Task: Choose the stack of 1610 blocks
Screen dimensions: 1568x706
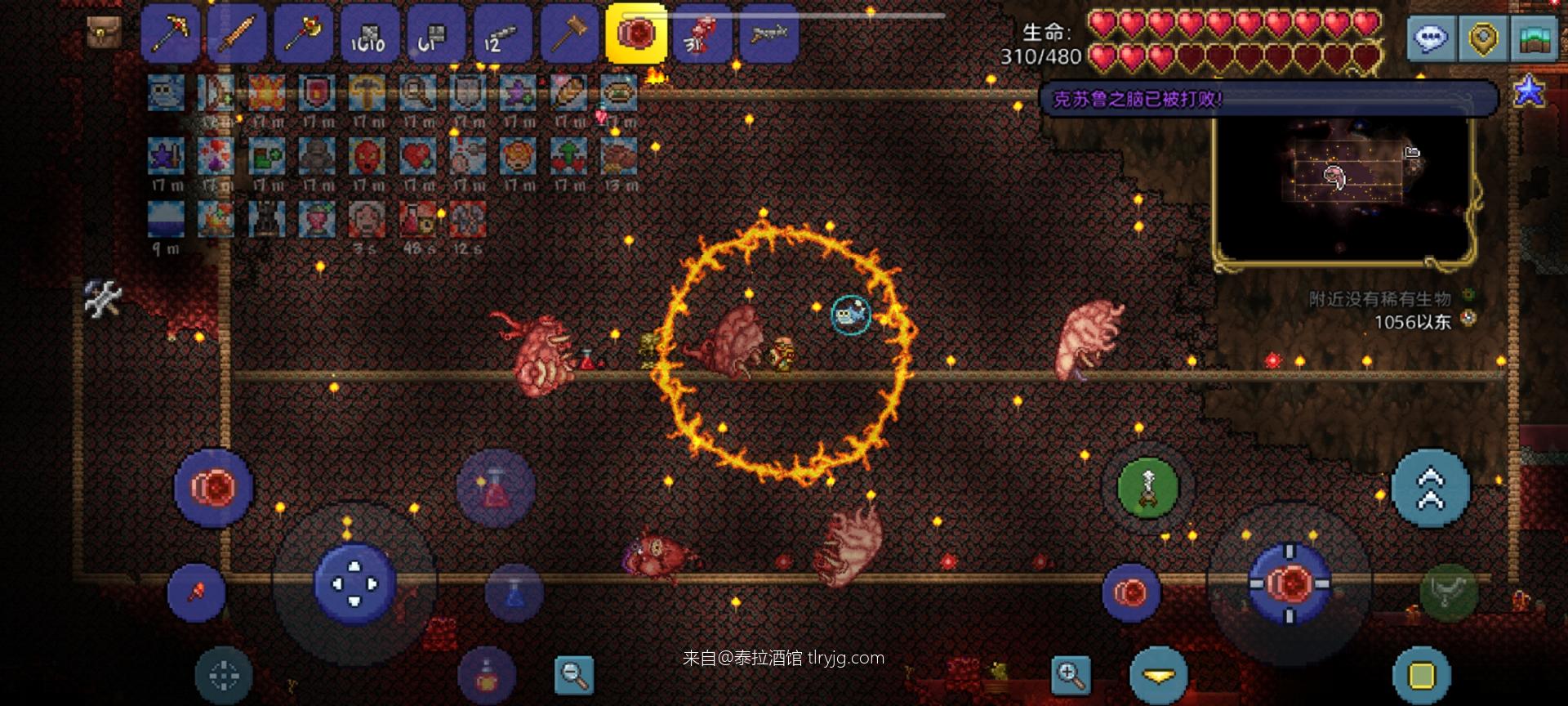Action: click(x=369, y=34)
